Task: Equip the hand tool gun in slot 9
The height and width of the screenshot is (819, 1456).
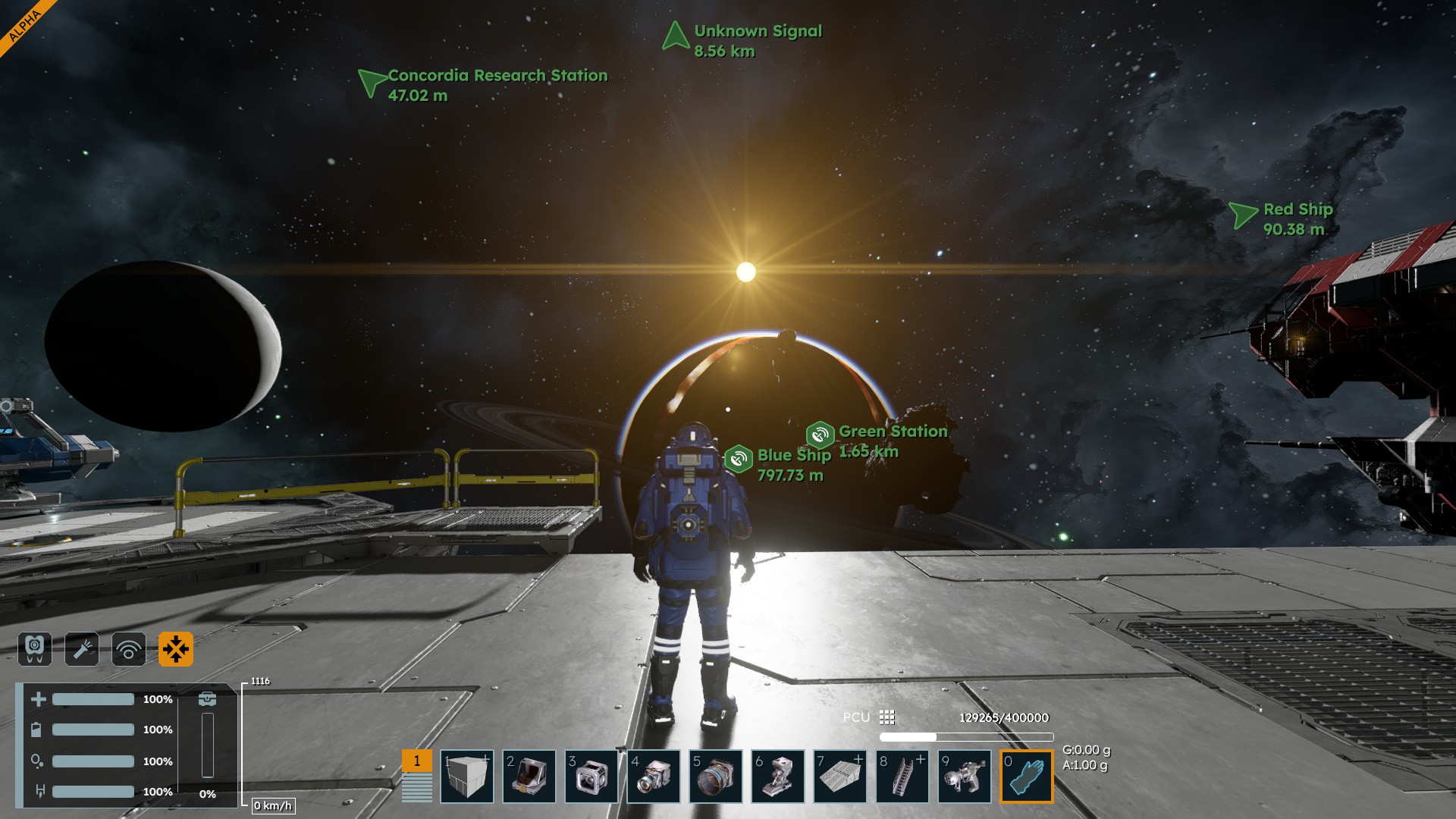Action: [x=965, y=777]
